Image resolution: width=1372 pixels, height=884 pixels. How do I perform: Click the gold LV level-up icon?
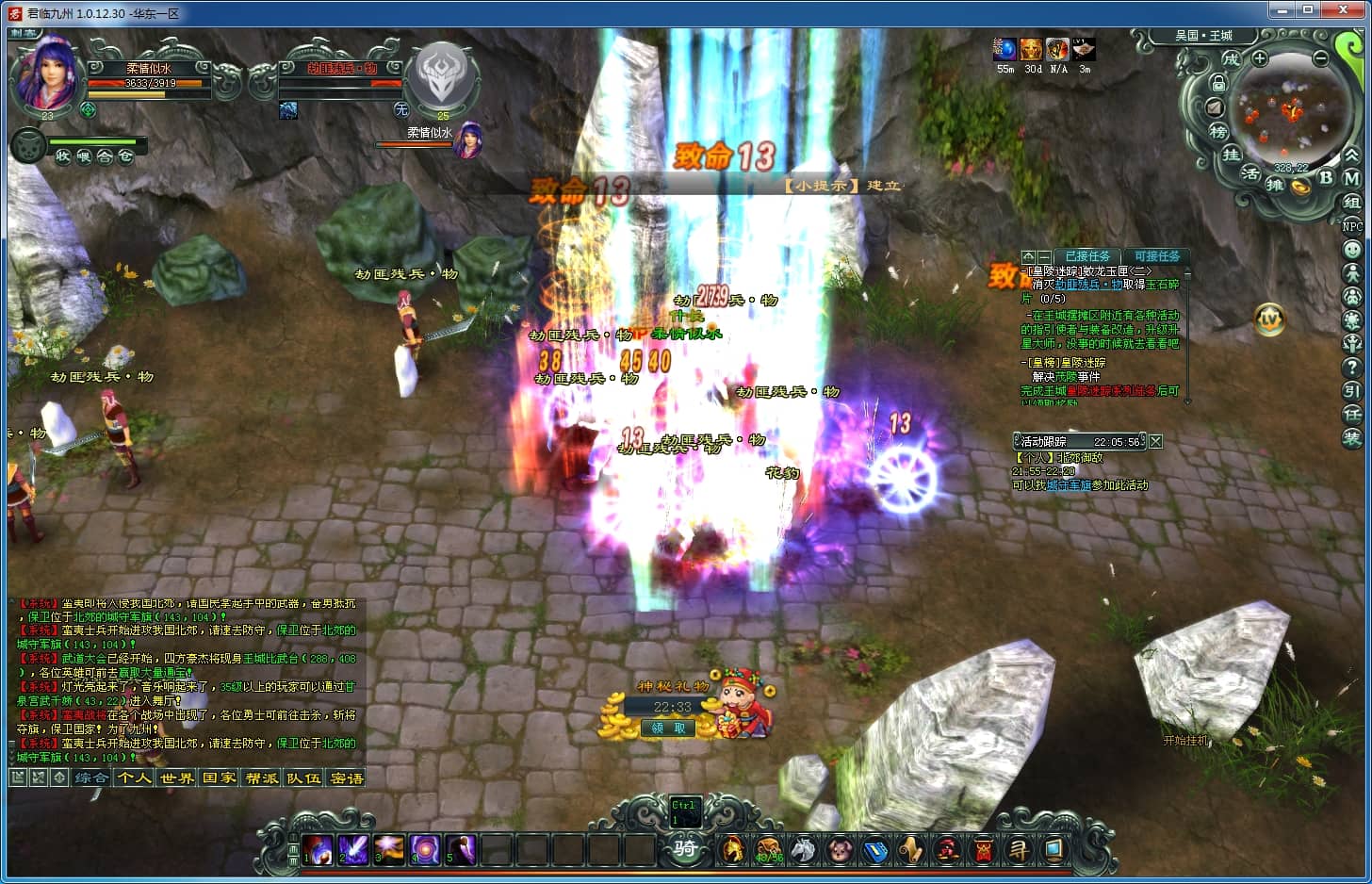[x=1270, y=319]
